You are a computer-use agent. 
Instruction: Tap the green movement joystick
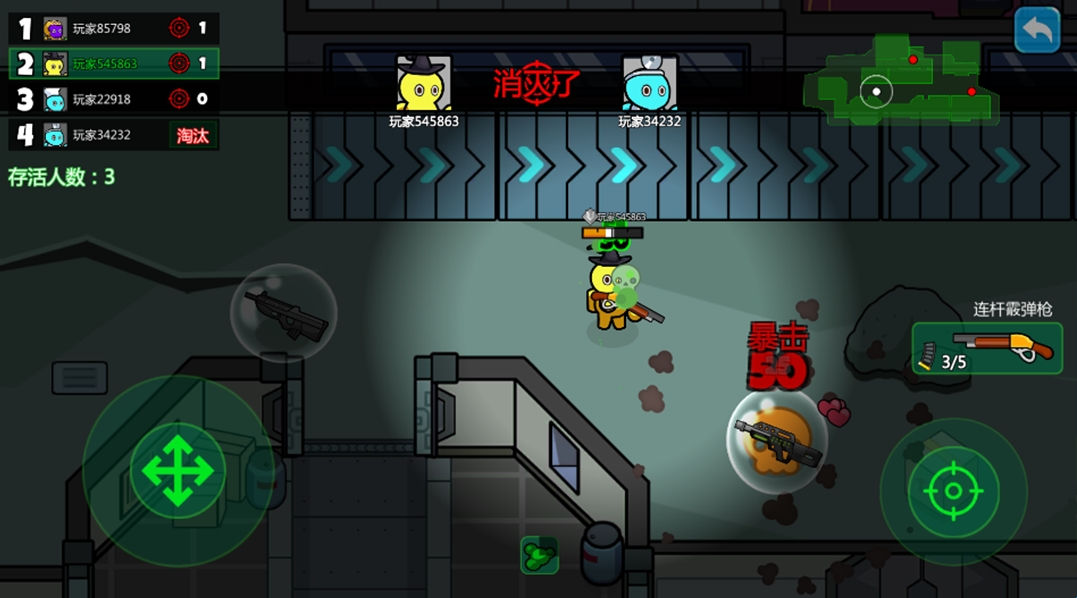(x=177, y=470)
